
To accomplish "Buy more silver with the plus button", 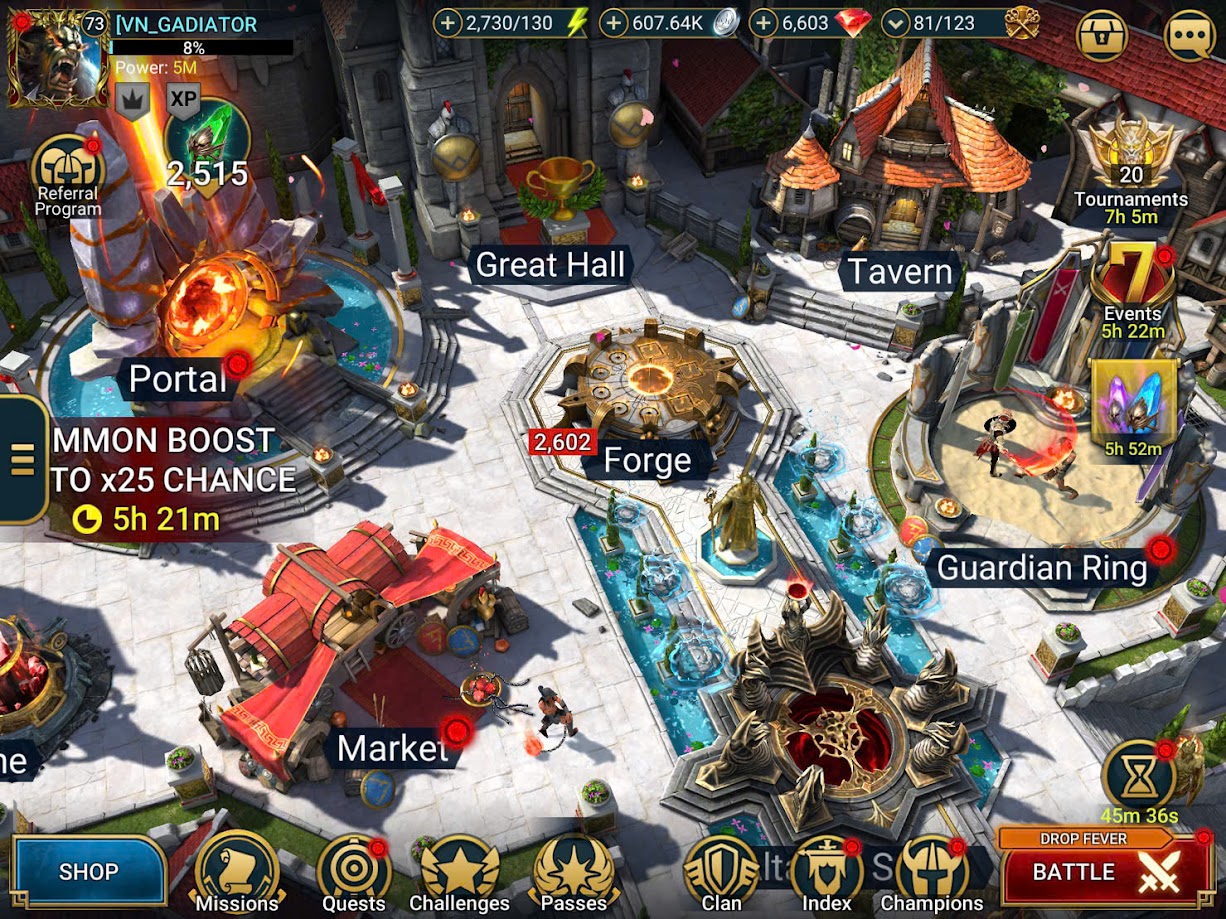I will point(614,23).
